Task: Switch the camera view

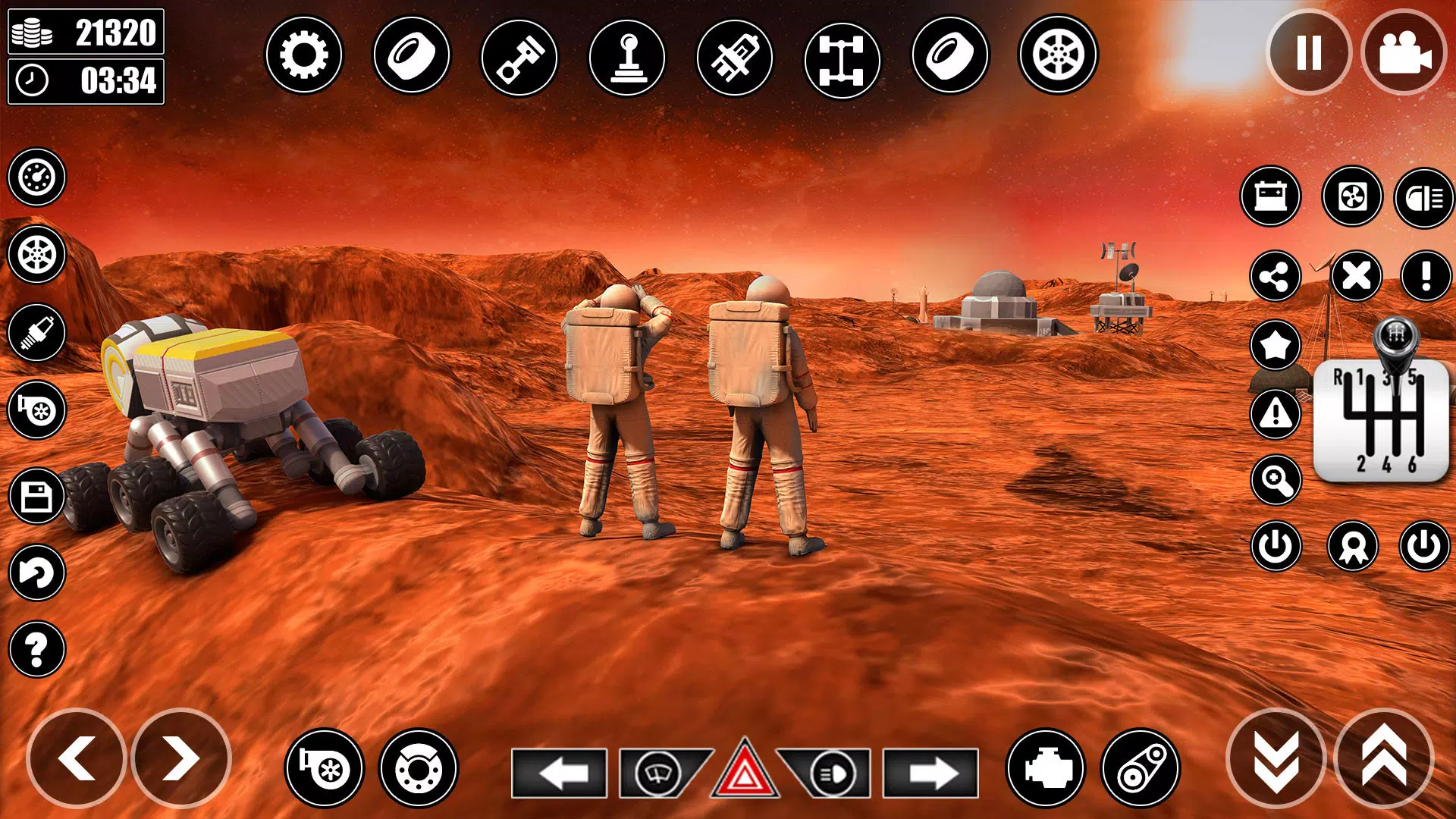Action: tap(1404, 53)
